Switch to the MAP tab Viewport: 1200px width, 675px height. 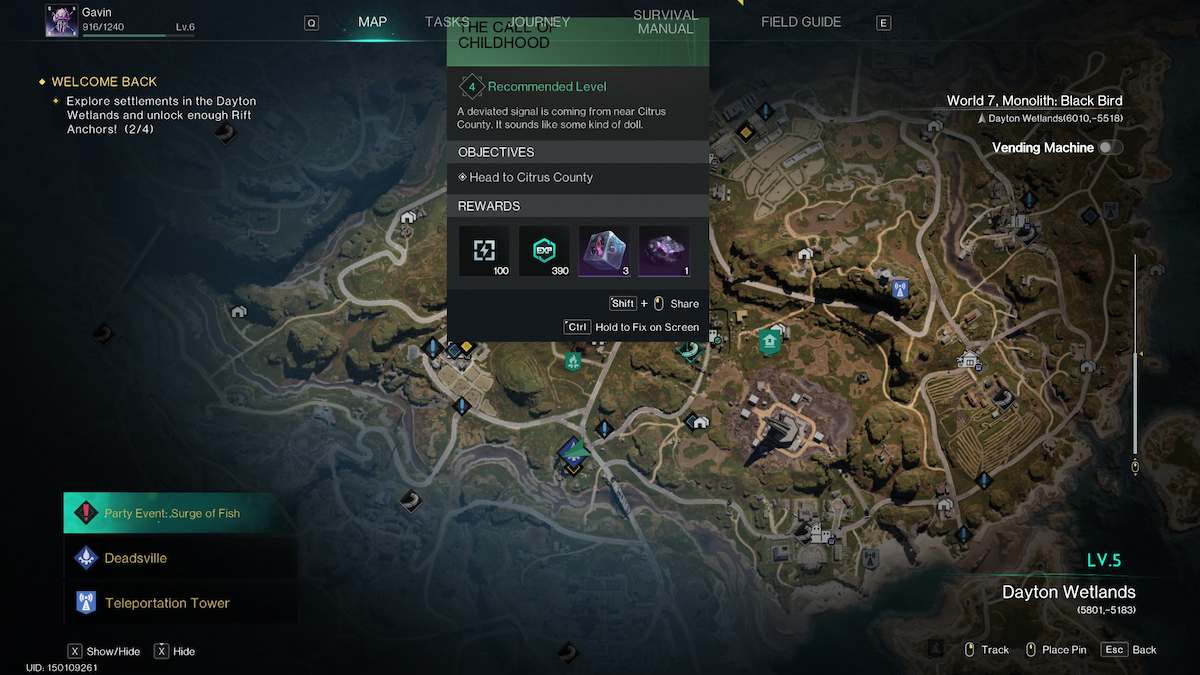click(372, 22)
